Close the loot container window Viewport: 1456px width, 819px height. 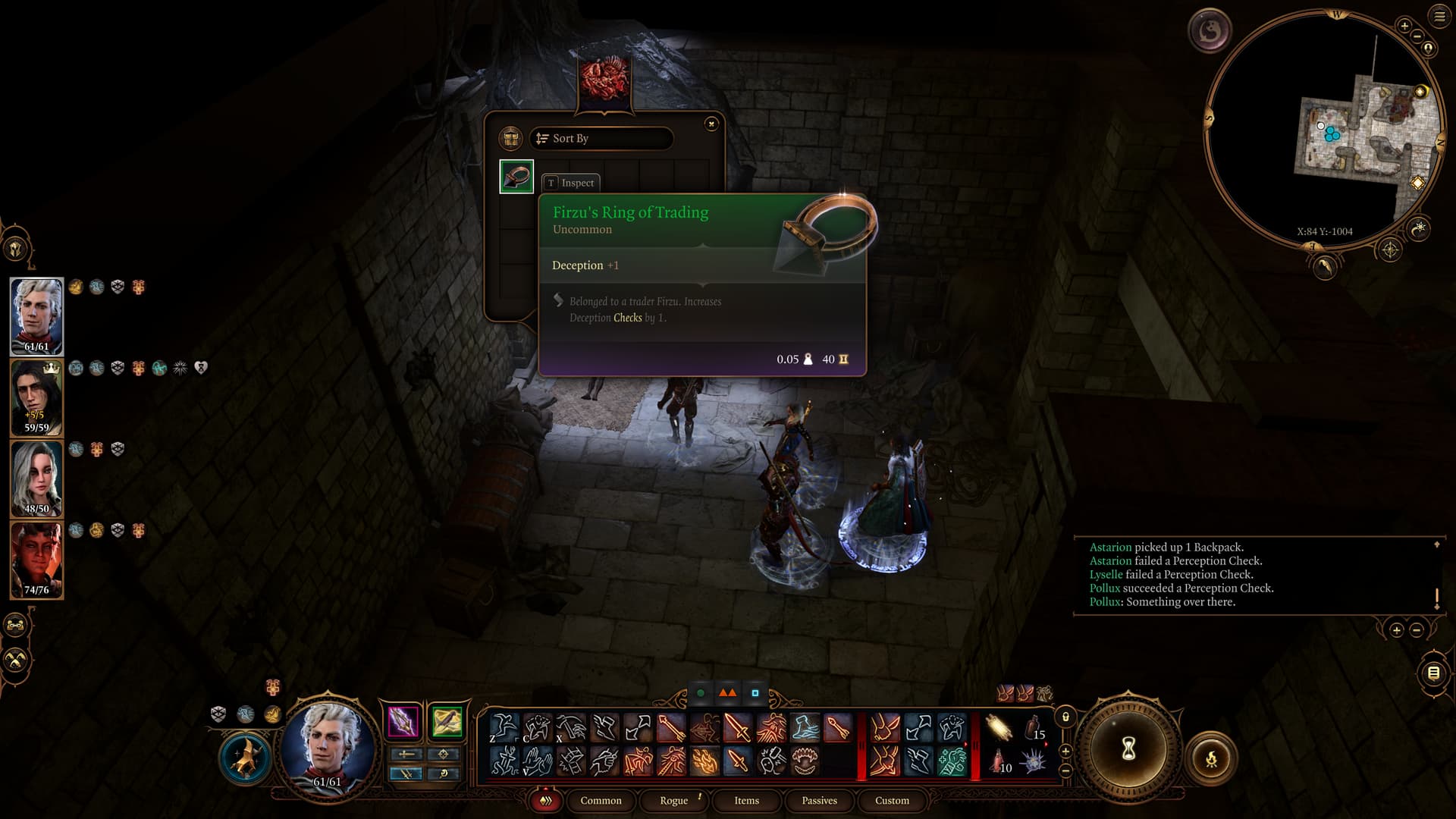[x=711, y=124]
